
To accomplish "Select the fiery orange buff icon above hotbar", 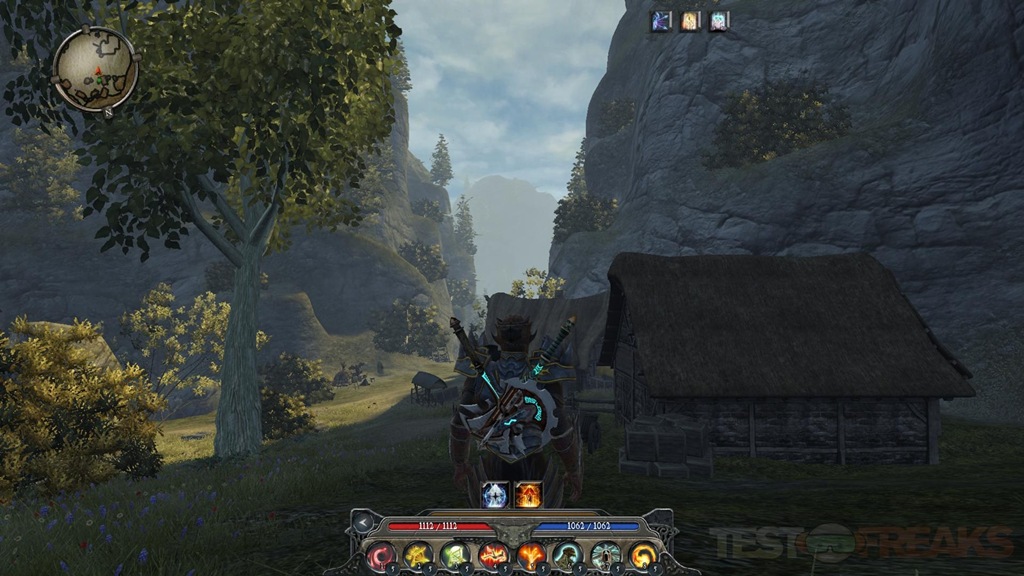I will tap(529, 494).
